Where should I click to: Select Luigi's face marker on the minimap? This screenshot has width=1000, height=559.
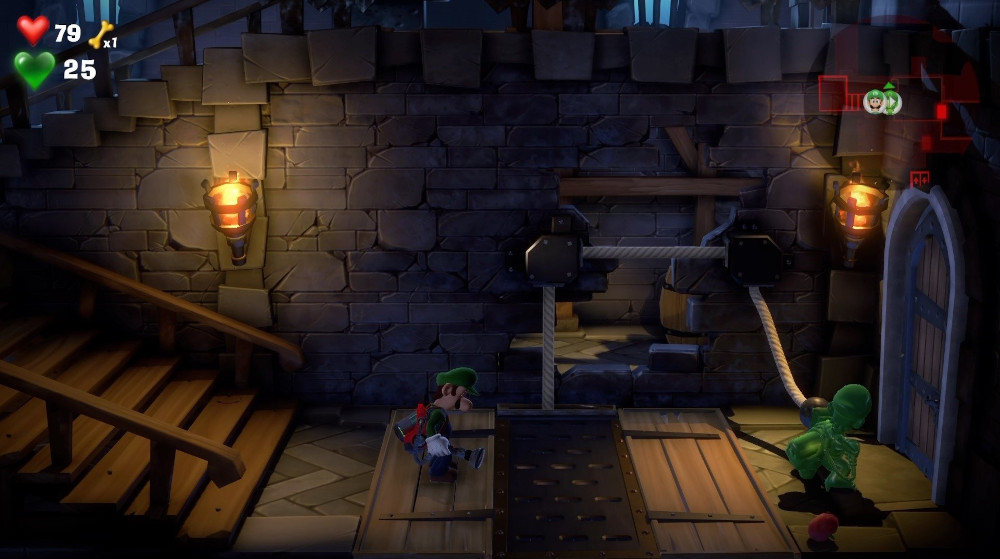pyautogui.click(x=875, y=101)
